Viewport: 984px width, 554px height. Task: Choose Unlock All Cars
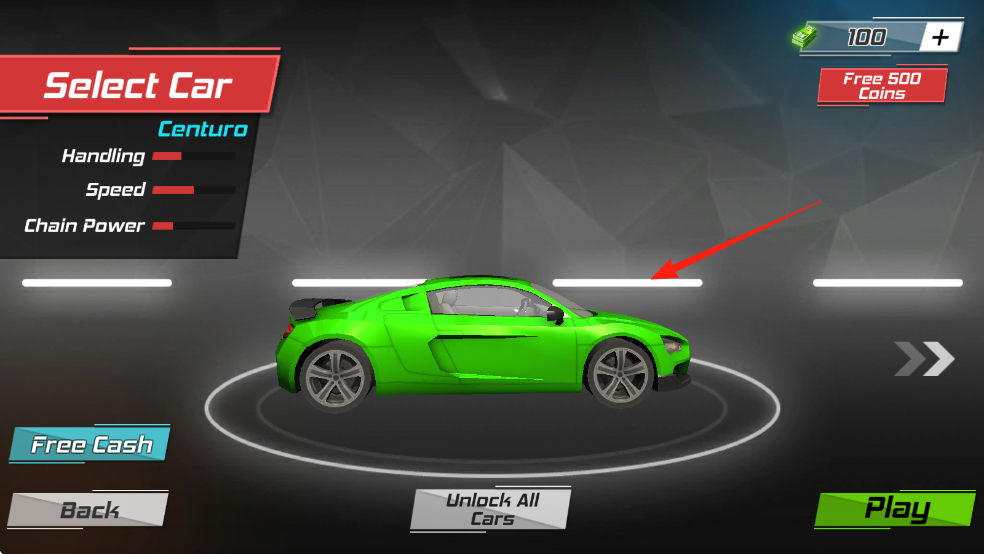491,509
